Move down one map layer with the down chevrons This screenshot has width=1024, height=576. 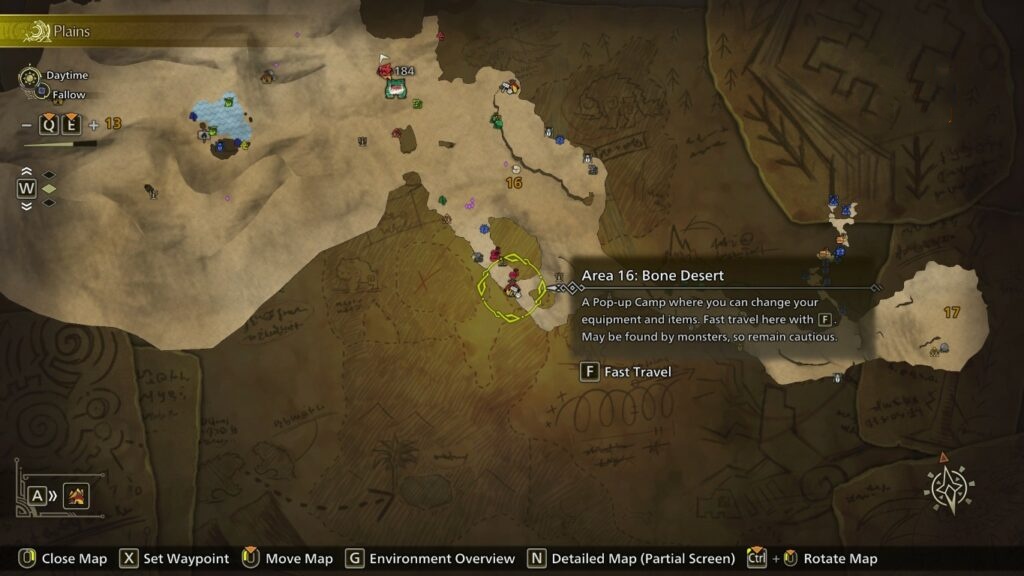pyautogui.click(x=26, y=204)
